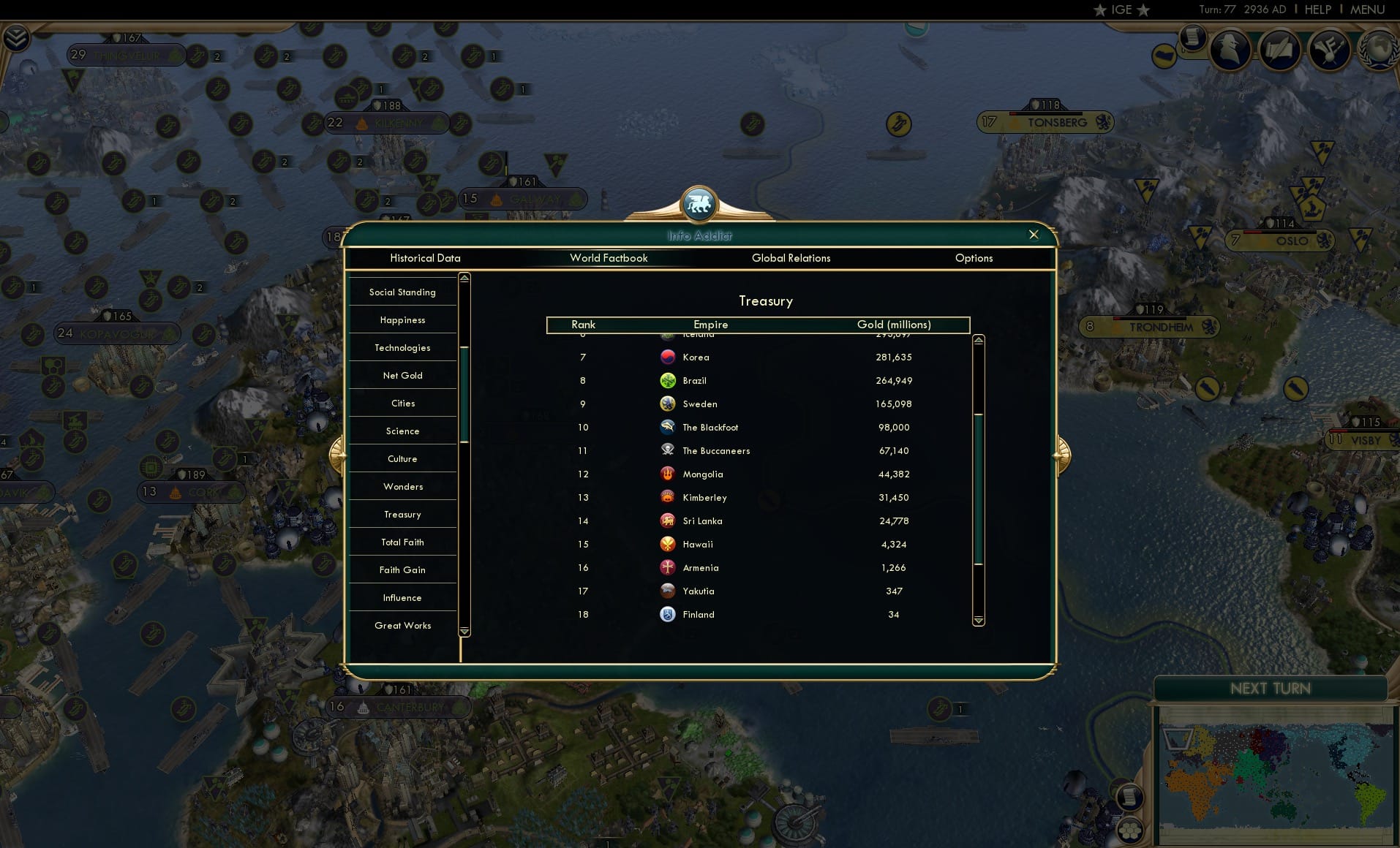Click the Korea civilization emblem in row 7
1400x848 pixels.
668,357
